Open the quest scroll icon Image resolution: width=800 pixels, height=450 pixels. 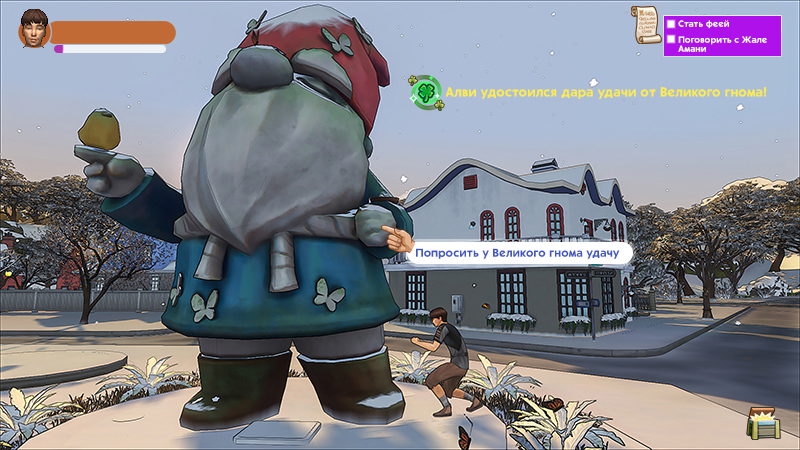[646, 23]
